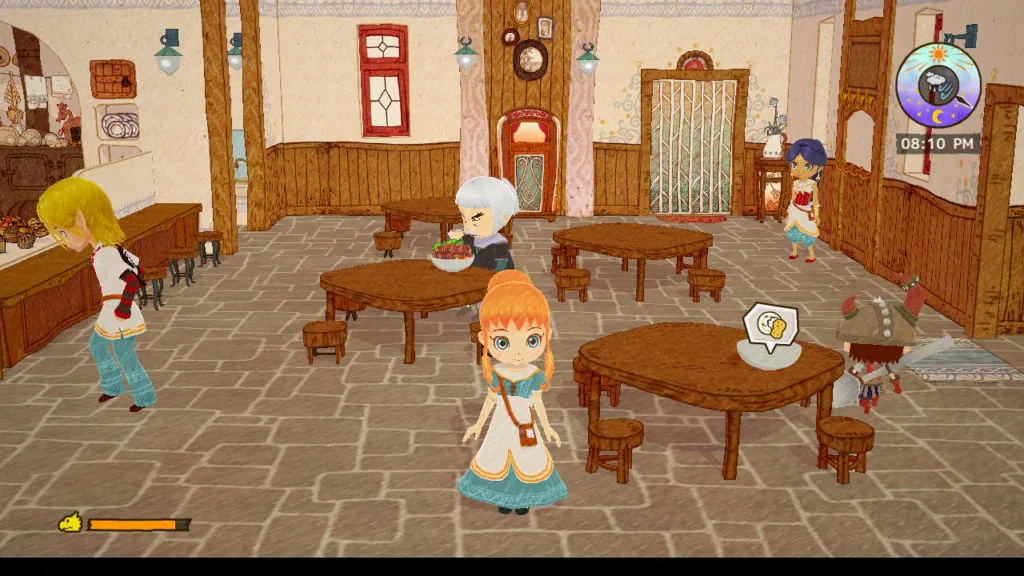Click the day-night weather dial

[937, 86]
